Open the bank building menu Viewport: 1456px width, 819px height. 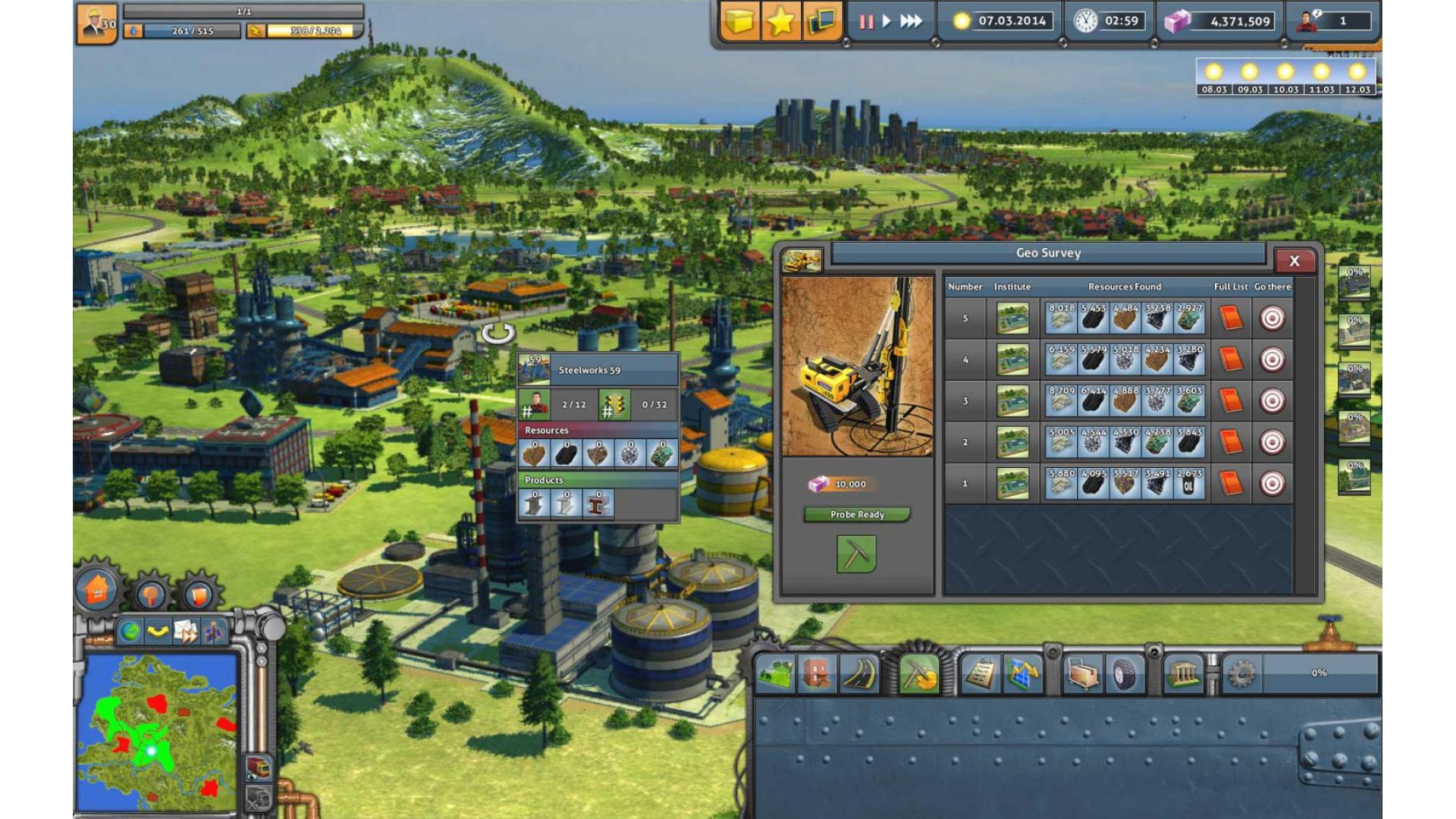pos(1183,673)
